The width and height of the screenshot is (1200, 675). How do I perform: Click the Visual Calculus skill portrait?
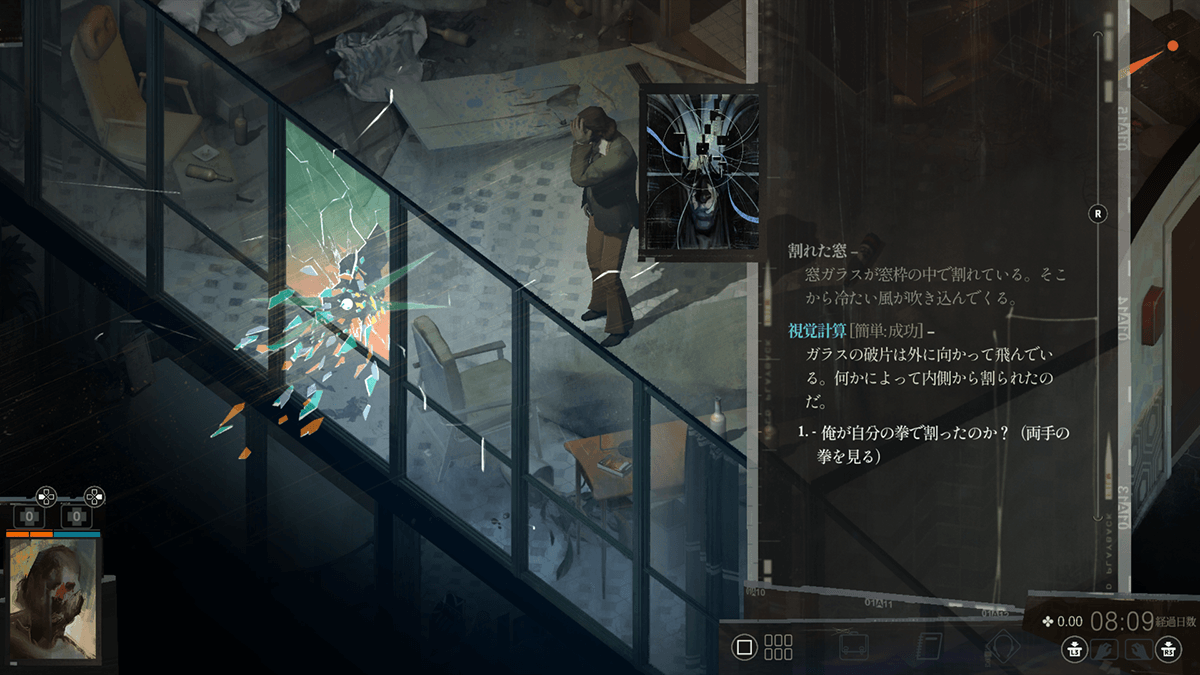pos(702,173)
